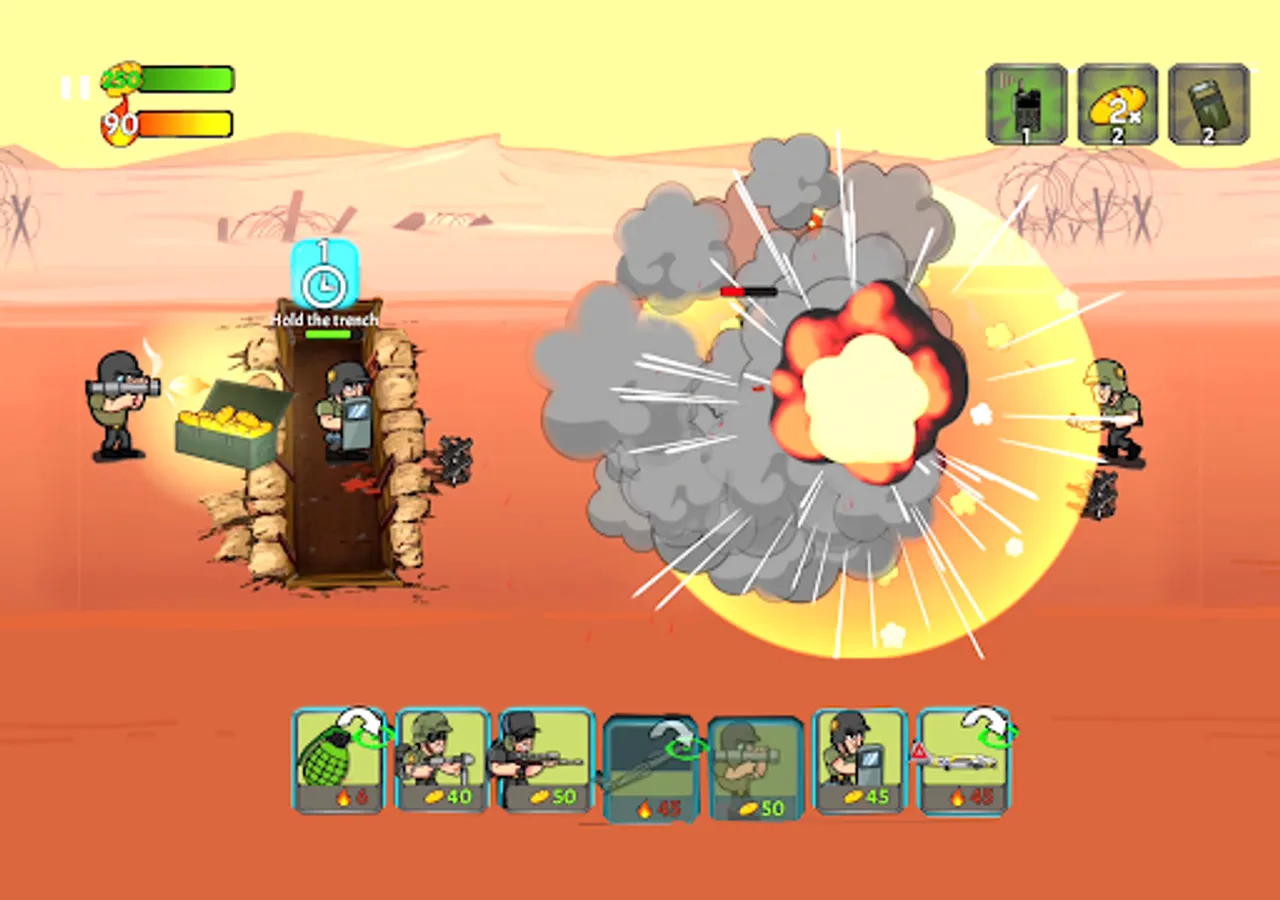Recruit the shield soldier costing 45 coins
1280x900 pixels.
coord(860,760)
